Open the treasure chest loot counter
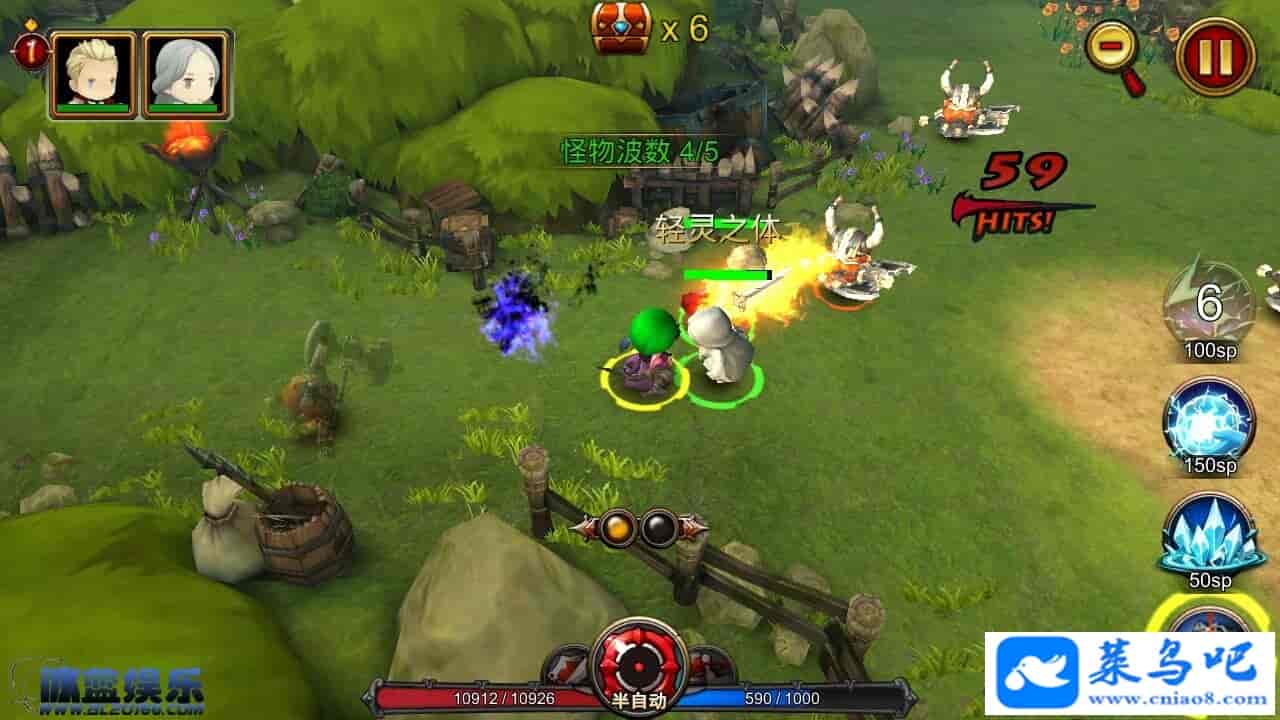1280x720 pixels. (x=622, y=27)
